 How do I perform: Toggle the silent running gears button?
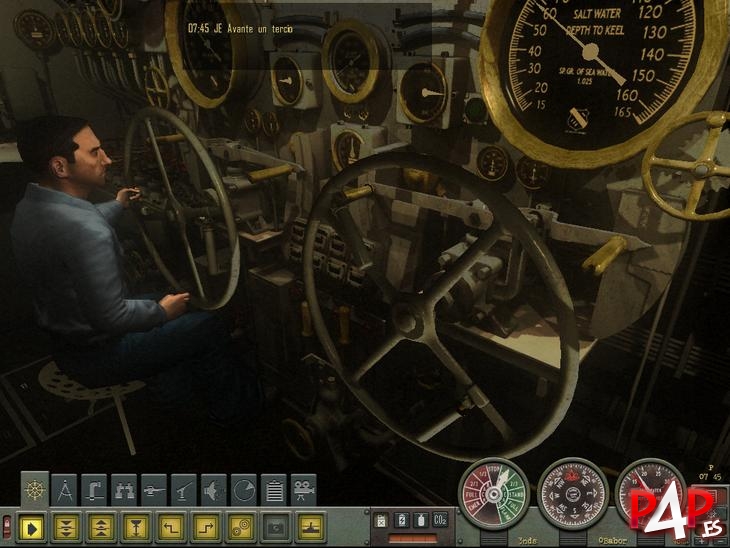237,524
